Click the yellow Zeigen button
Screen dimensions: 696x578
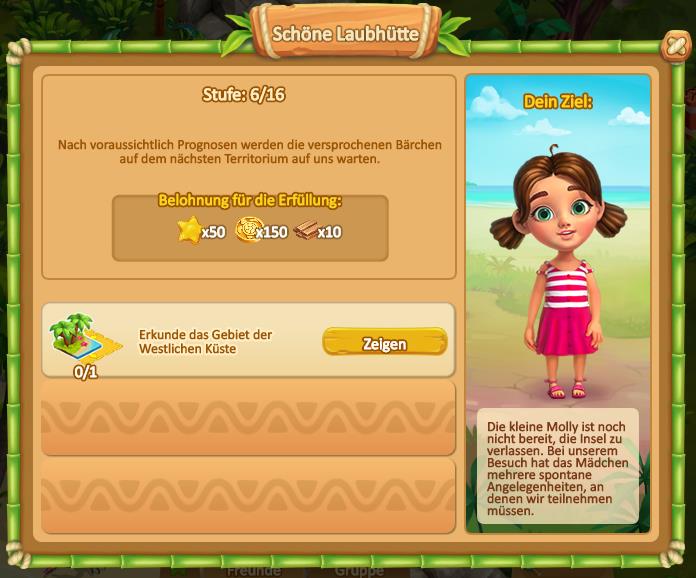384,343
